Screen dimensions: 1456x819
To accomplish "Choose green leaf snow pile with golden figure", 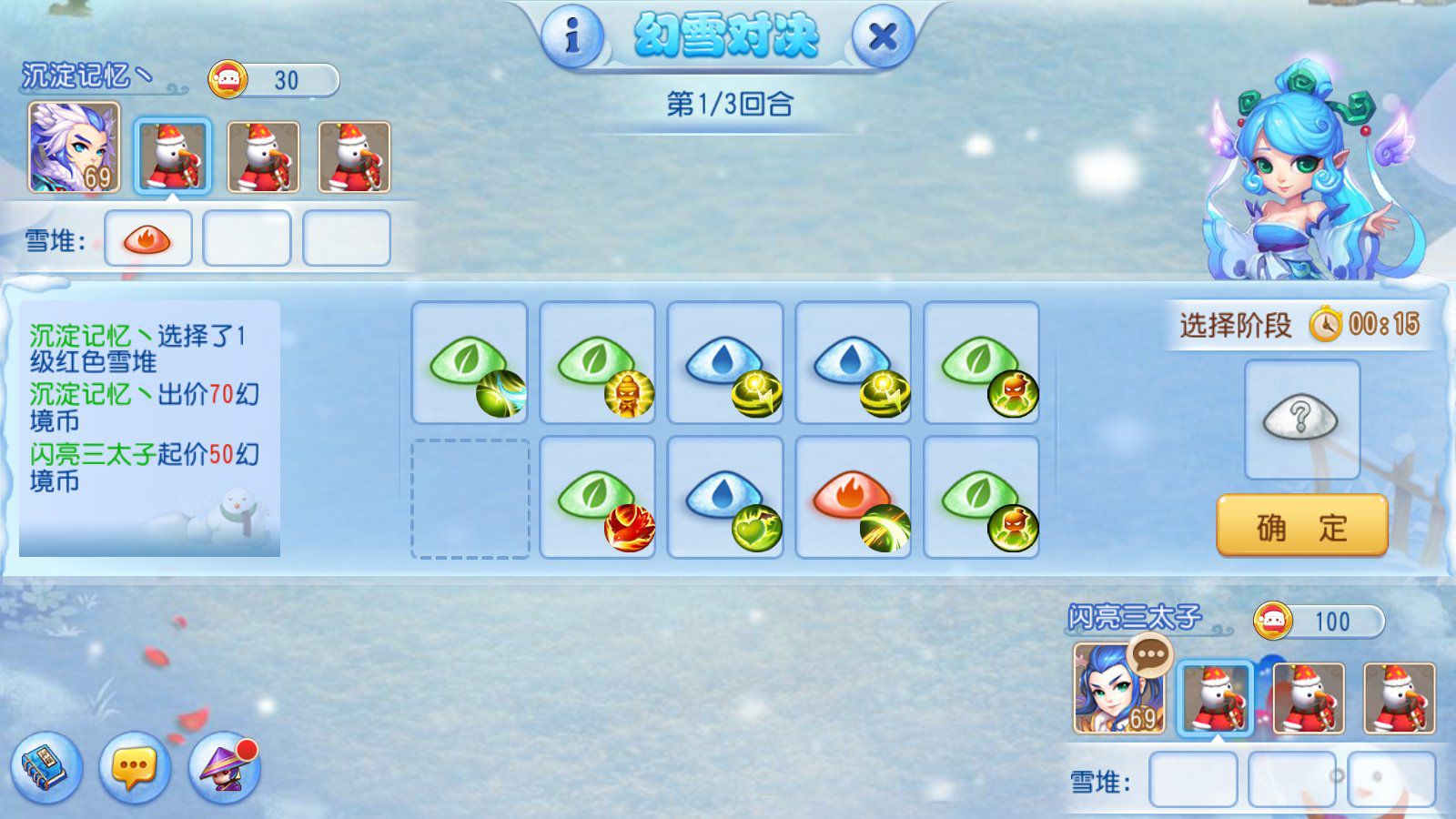I will pyautogui.click(x=598, y=363).
